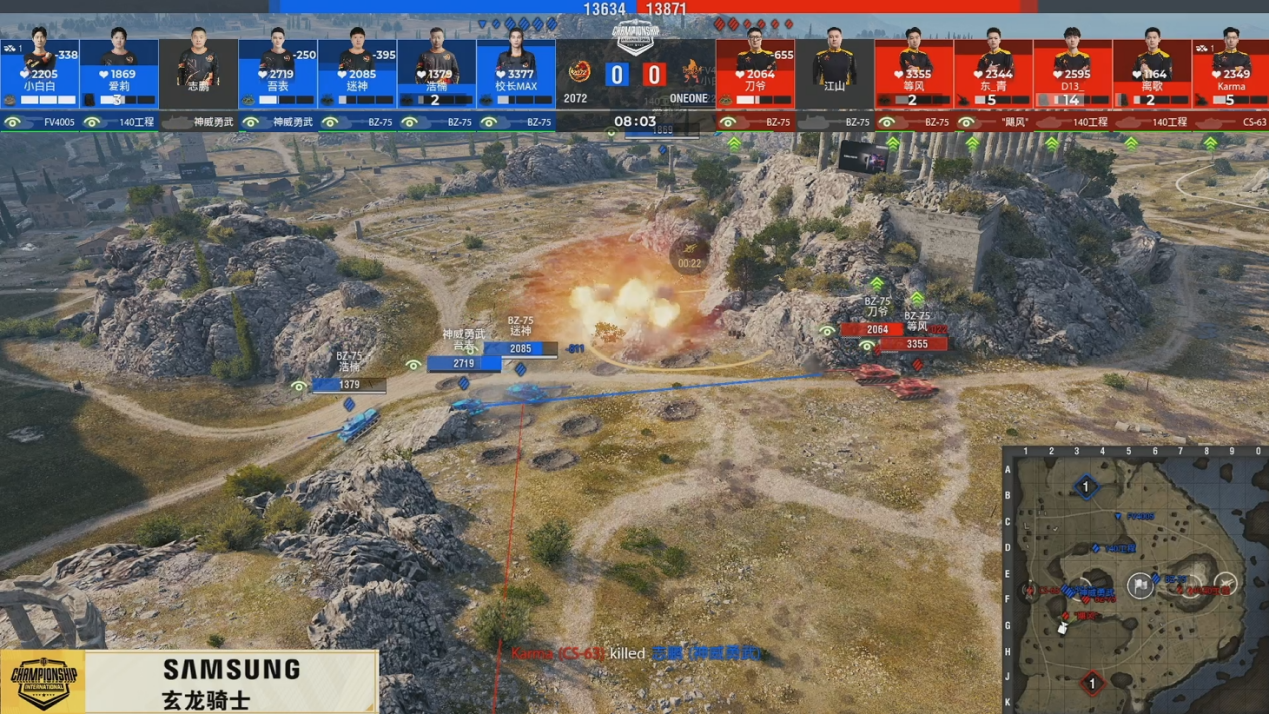The image size is (1269, 714).
Task: Select red player Karma's card
Action: [x=1231, y=73]
